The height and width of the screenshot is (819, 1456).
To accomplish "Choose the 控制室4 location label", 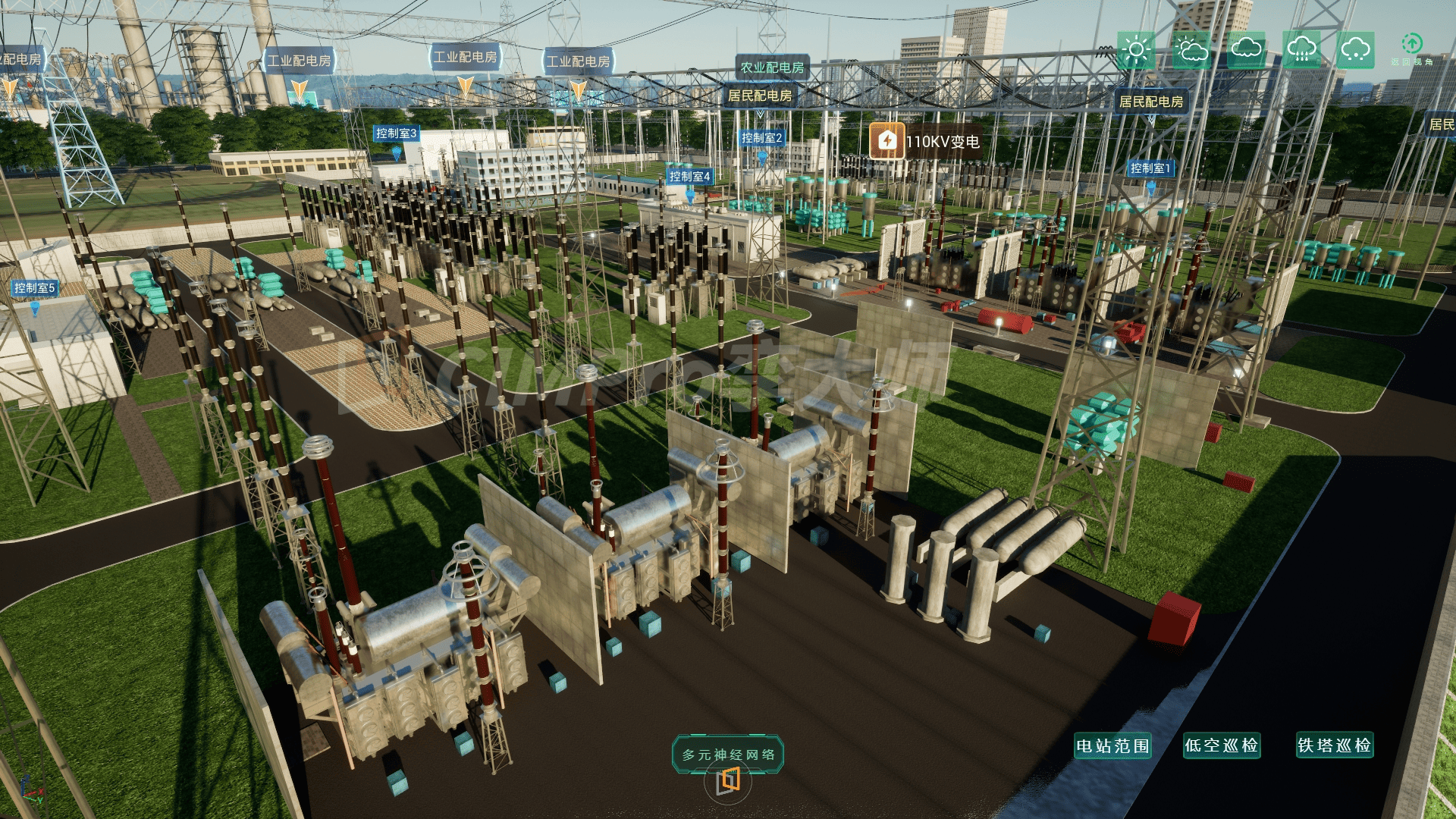I will (x=689, y=177).
